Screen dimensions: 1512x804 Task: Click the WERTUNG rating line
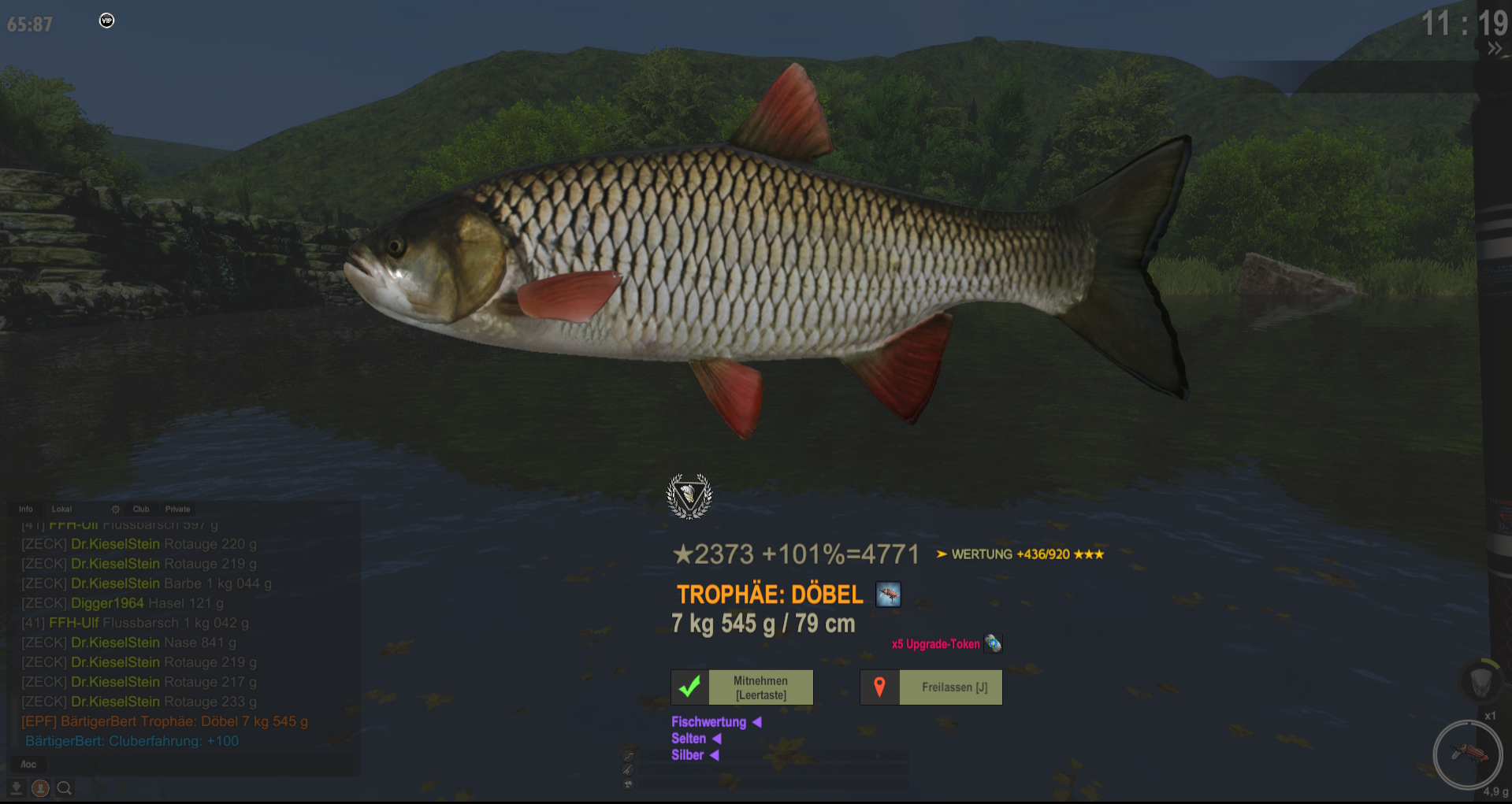point(1020,554)
